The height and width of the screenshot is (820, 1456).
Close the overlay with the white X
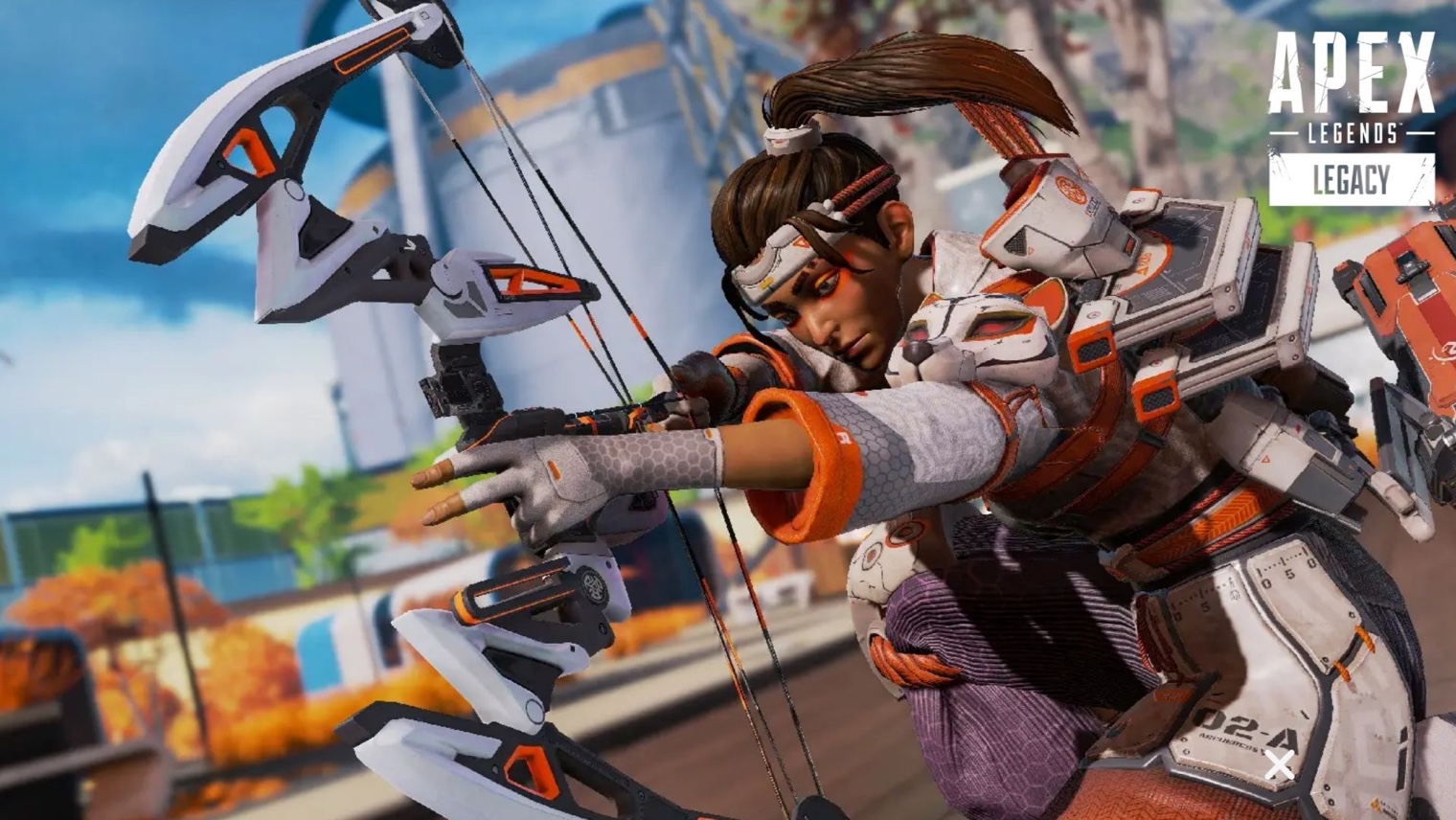coord(1279,764)
